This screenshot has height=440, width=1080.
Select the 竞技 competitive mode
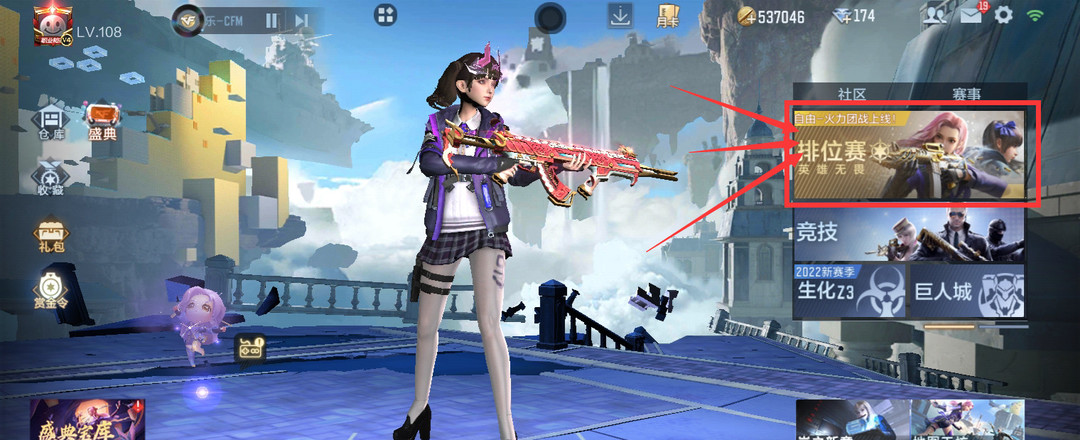click(x=908, y=235)
